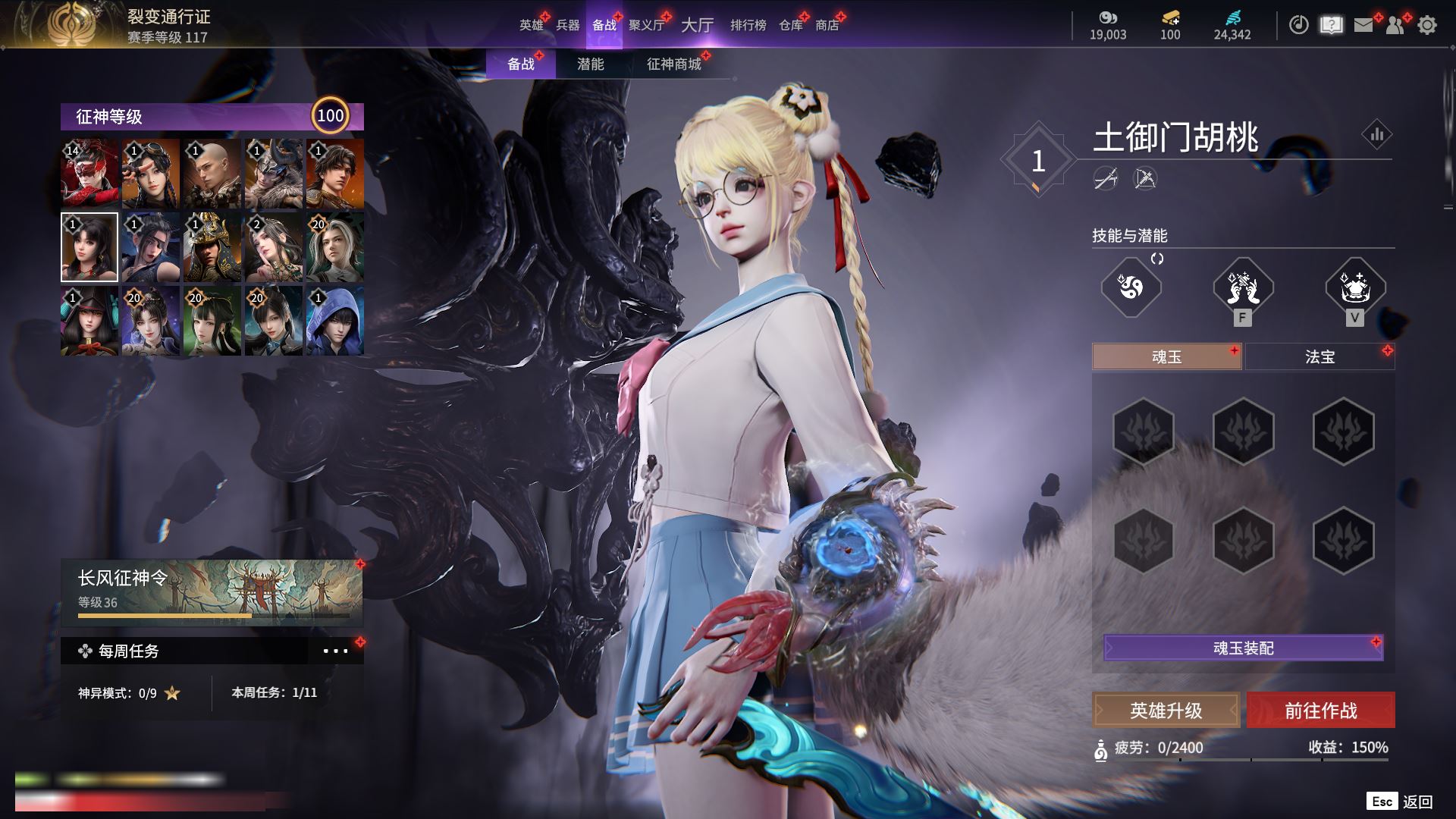Visit the 商店 shop
Image resolution: width=1456 pixels, height=819 pixels.
tap(827, 25)
